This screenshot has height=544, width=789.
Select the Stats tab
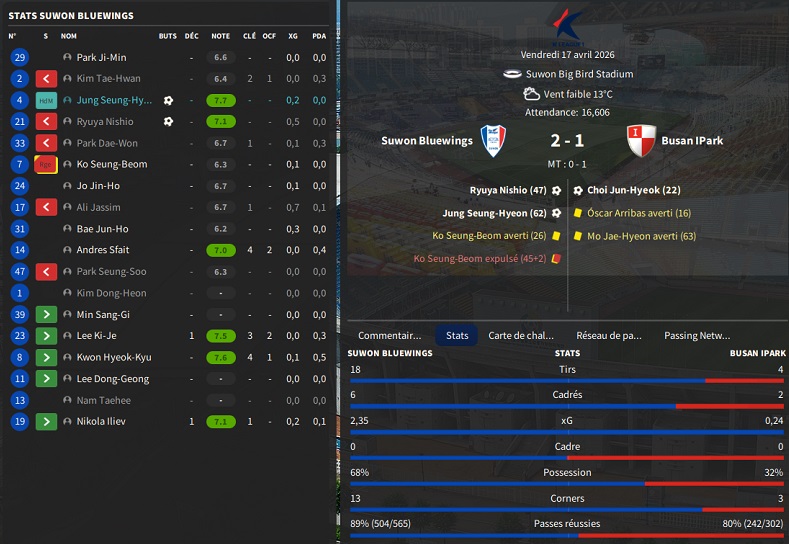[457, 336]
